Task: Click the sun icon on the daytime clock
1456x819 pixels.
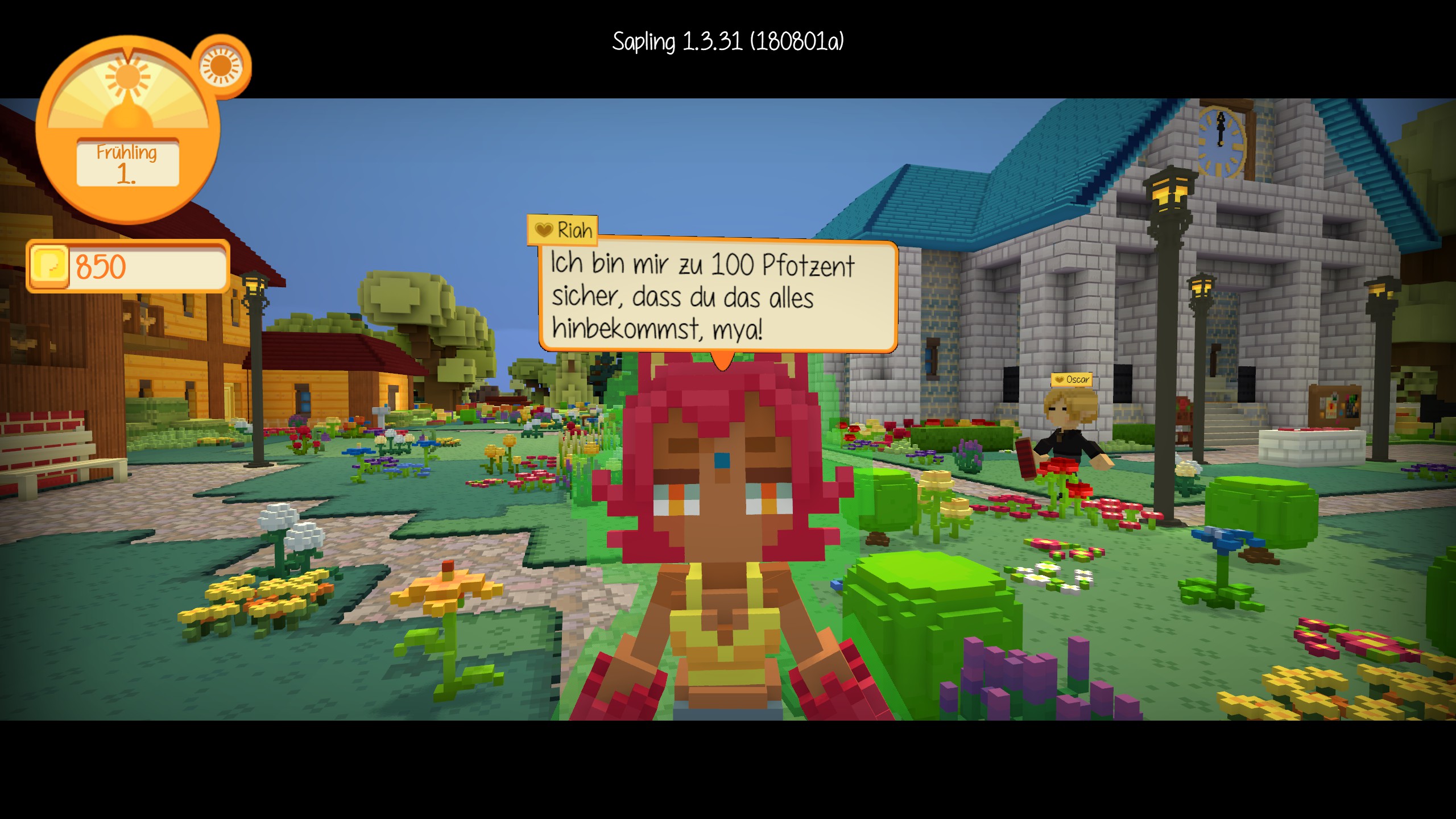Action: click(128, 77)
